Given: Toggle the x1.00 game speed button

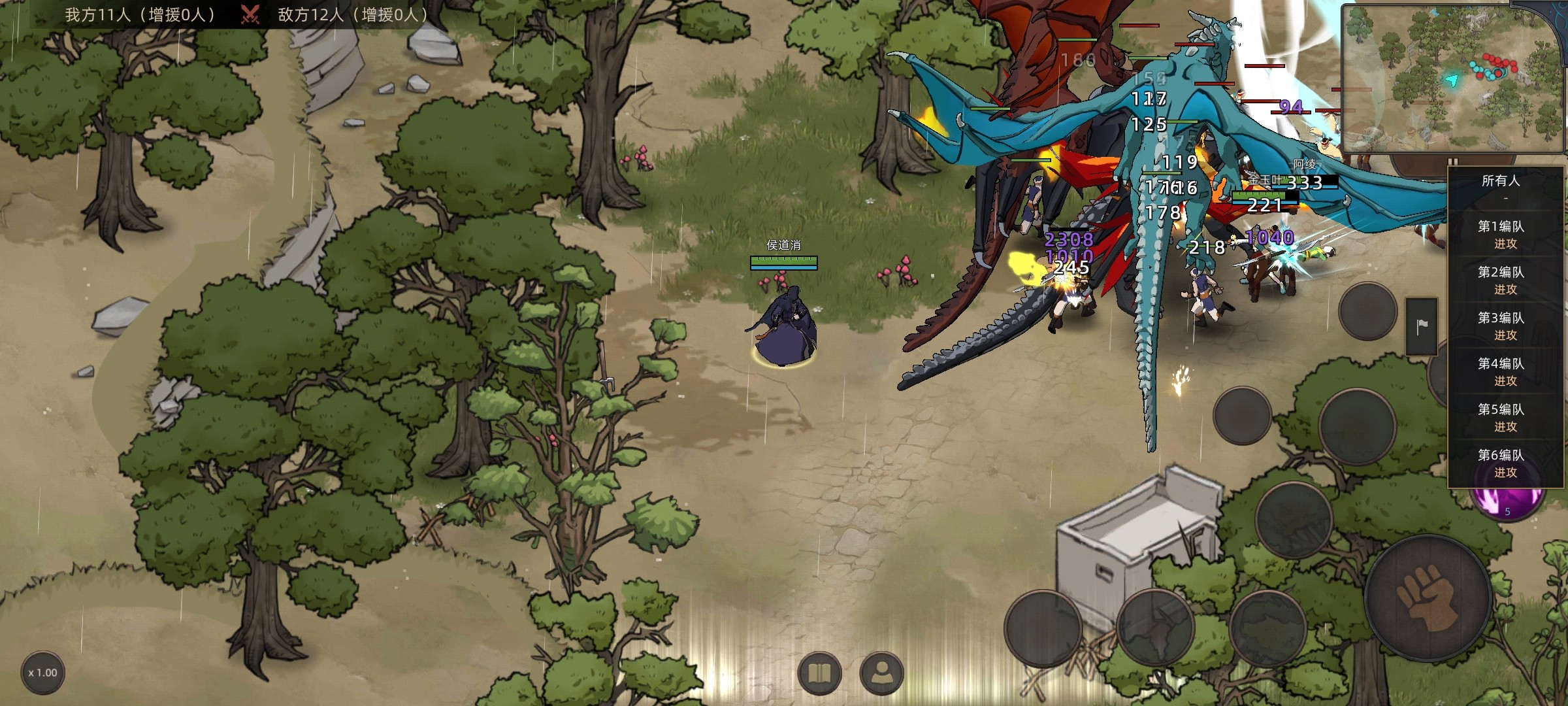Looking at the screenshot, I should tap(43, 673).
